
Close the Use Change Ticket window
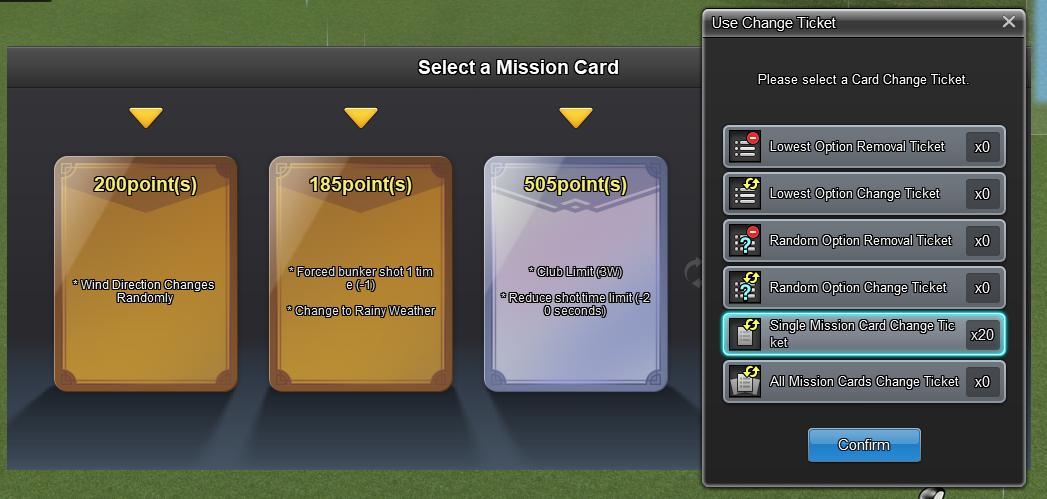[x=1008, y=22]
